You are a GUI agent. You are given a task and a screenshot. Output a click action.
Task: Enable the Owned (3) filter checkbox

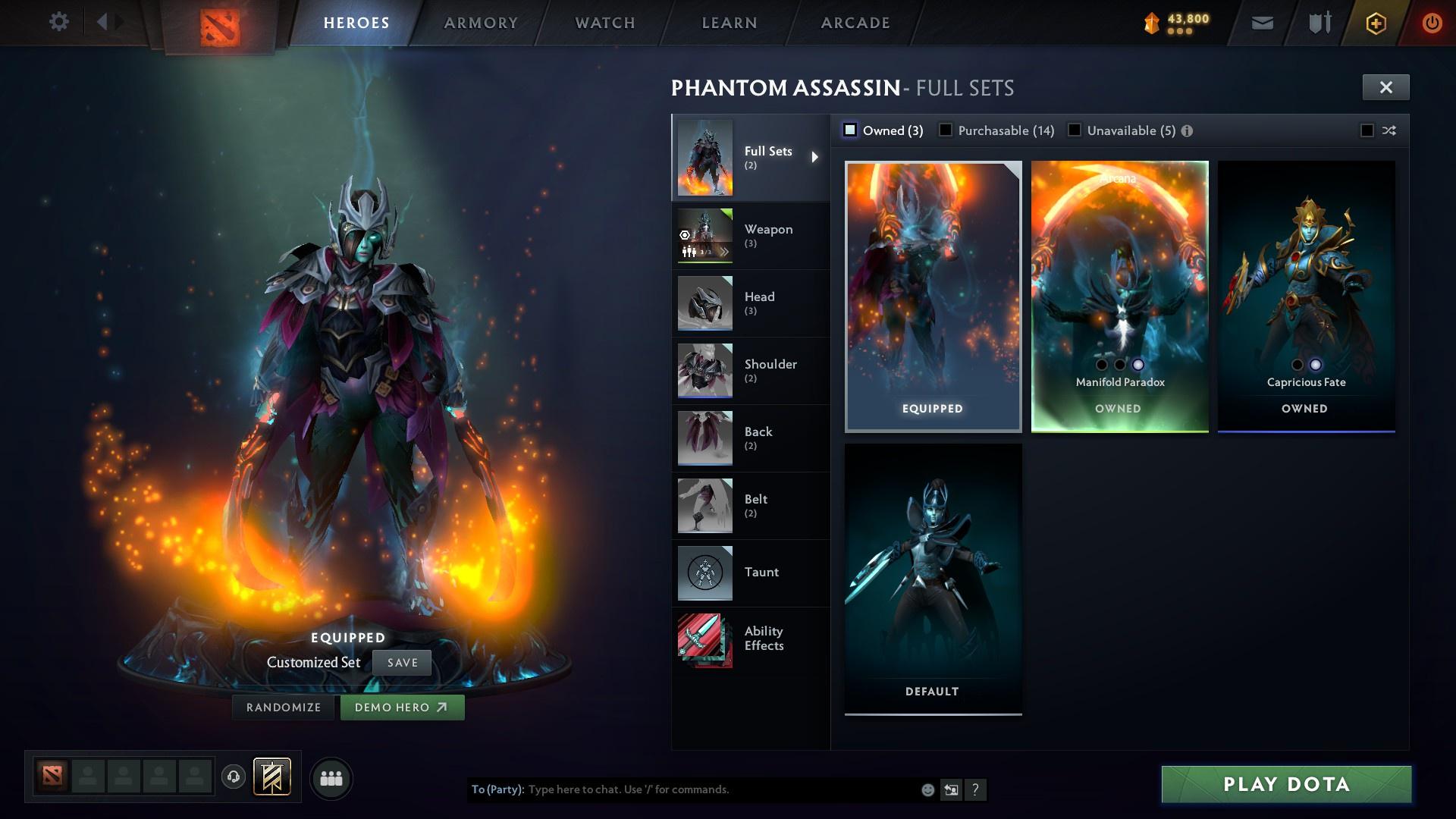coord(850,130)
